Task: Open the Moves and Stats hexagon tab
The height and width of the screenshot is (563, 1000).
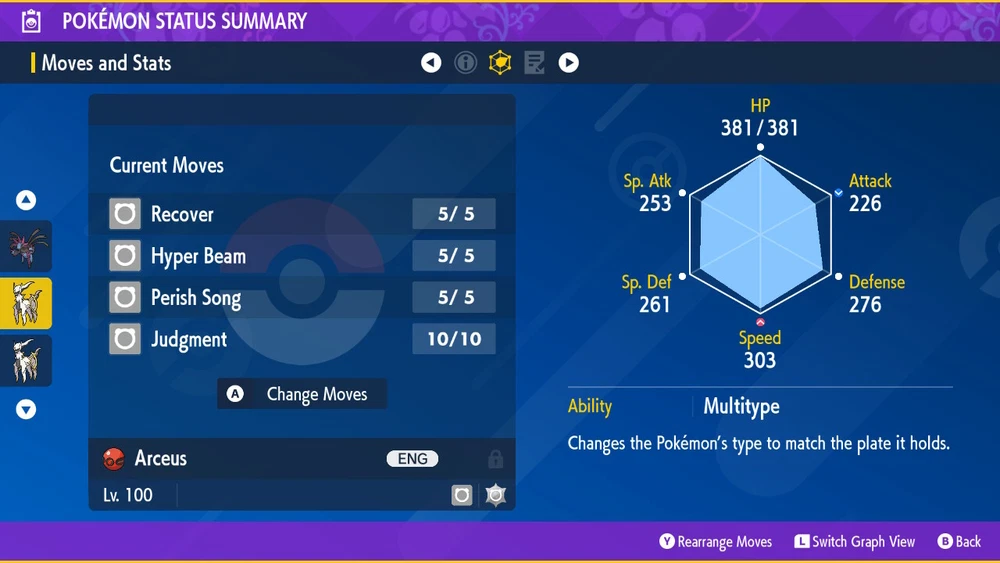Action: pyautogui.click(x=499, y=63)
